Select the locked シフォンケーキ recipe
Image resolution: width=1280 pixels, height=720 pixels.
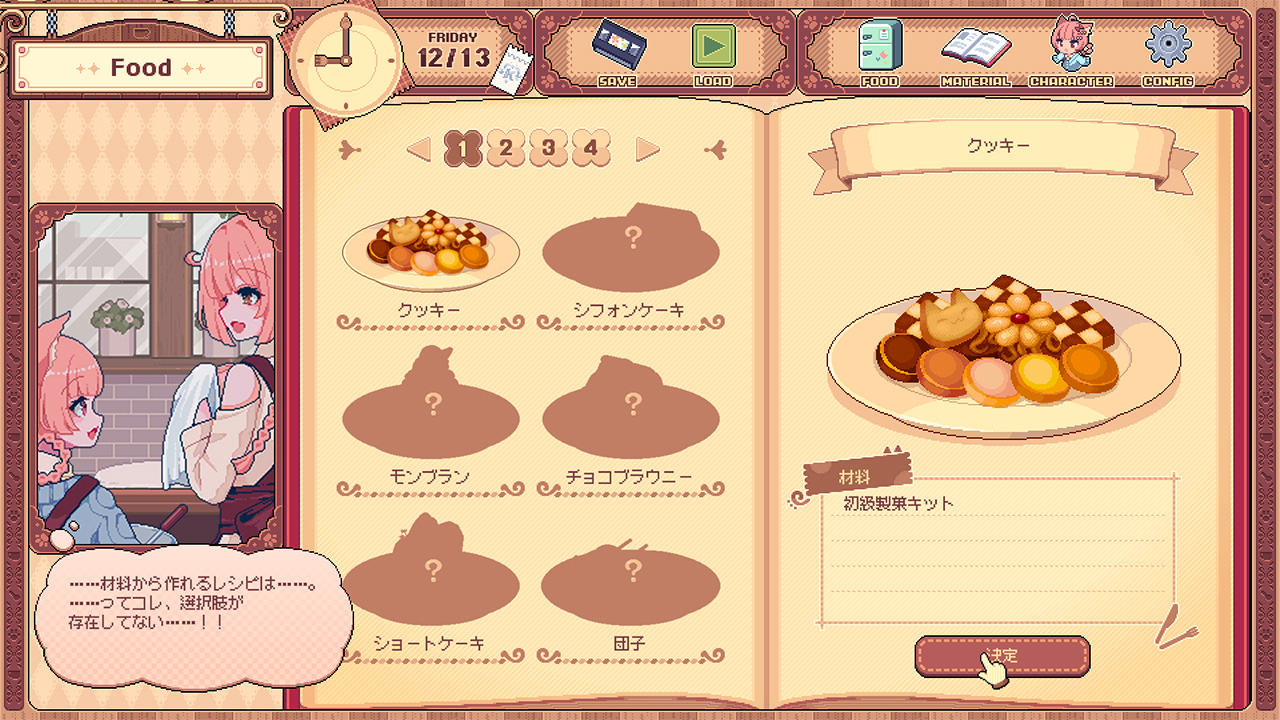pyautogui.click(x=631, y=250)
